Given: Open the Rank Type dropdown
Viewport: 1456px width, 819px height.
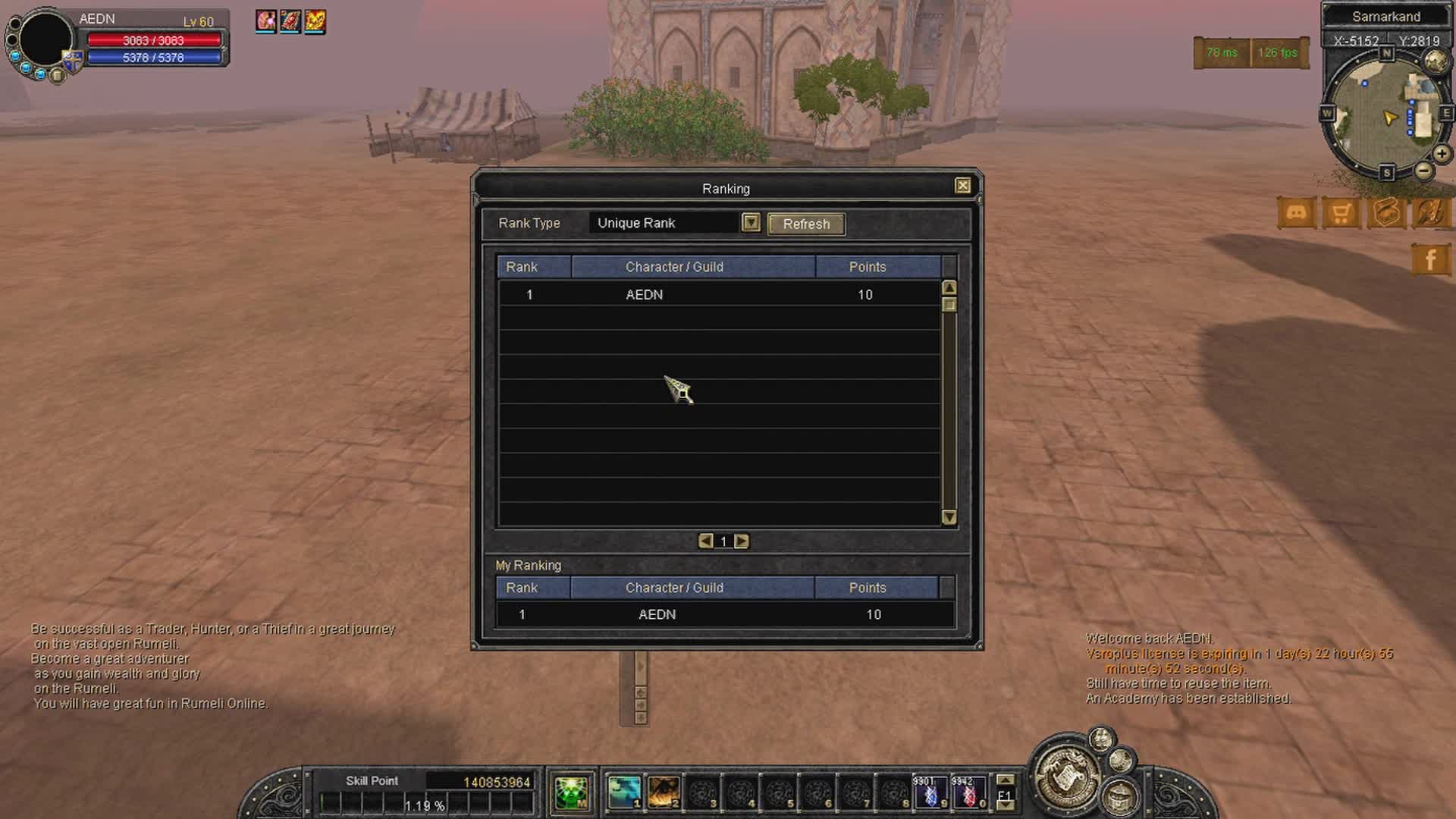Looking at the screenshot, I should tap(750, 222).
